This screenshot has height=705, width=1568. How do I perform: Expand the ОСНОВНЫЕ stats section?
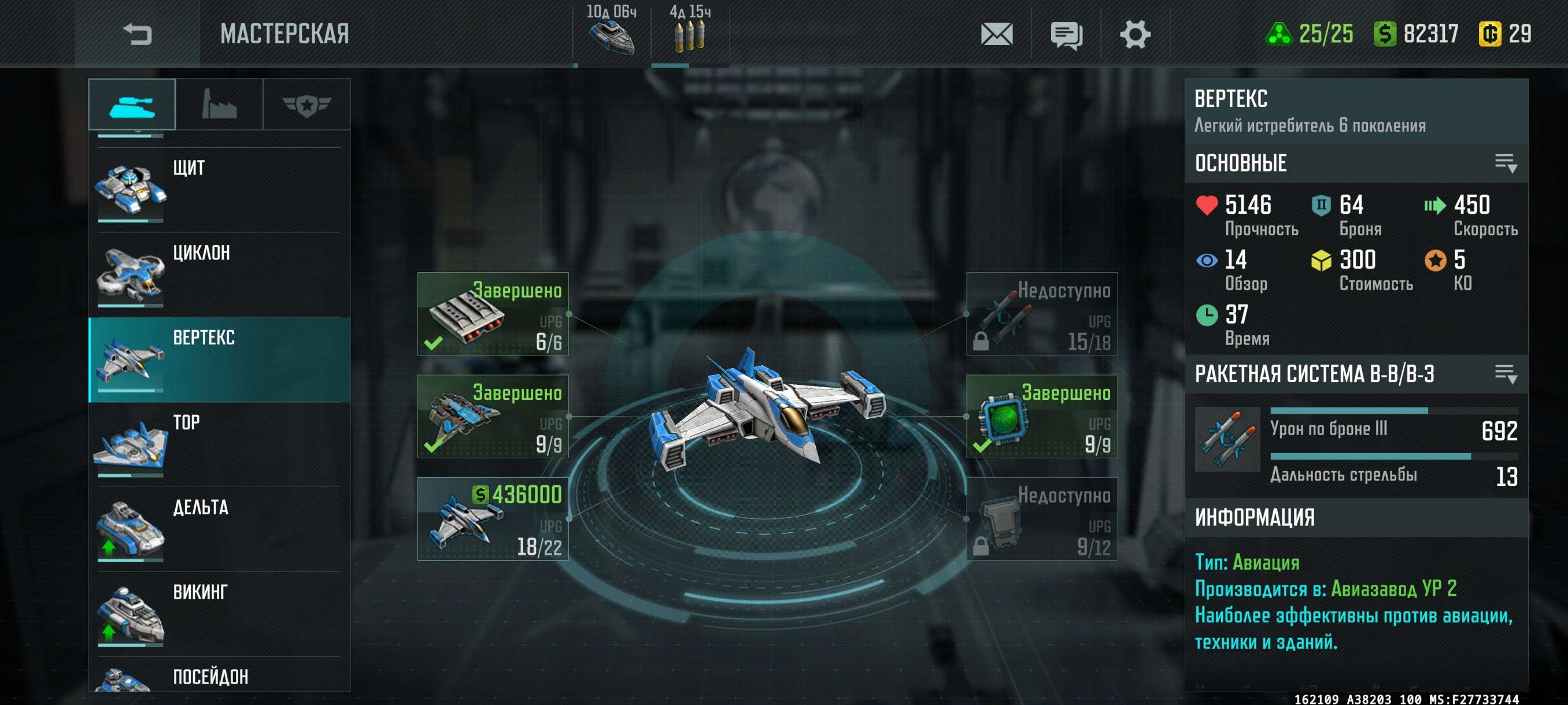coord(1506,163)
